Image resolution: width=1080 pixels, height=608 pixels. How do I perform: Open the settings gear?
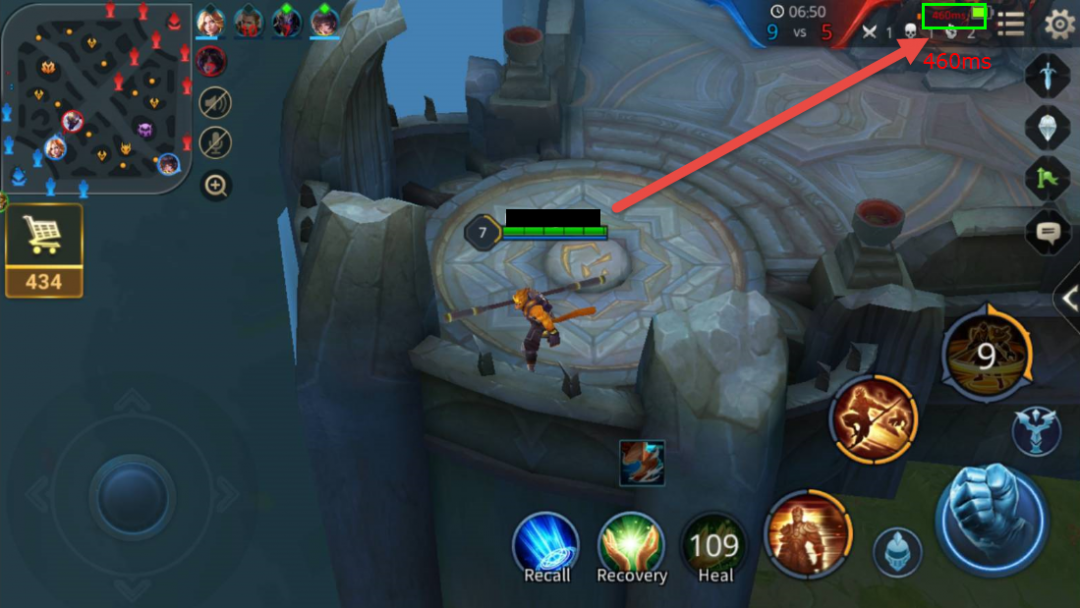click(1058, 24)
